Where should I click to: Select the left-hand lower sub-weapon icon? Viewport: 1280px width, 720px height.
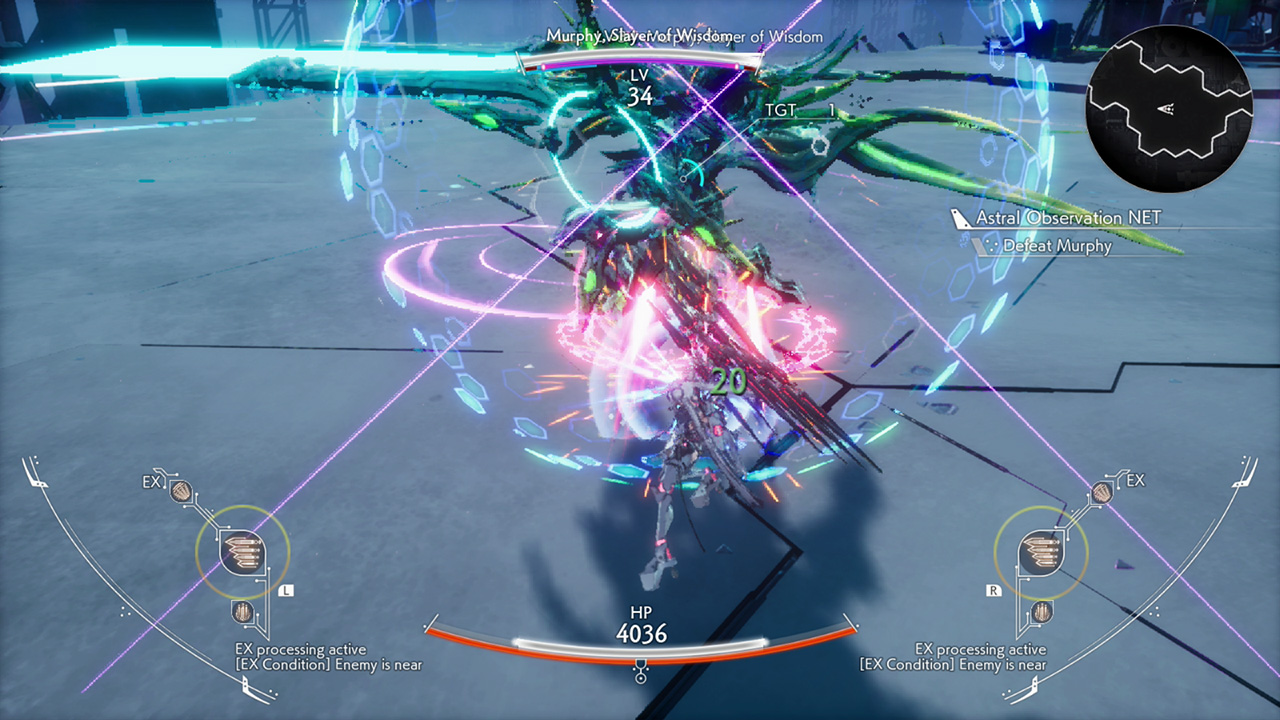pyautogui.click(x=242, y=611)
